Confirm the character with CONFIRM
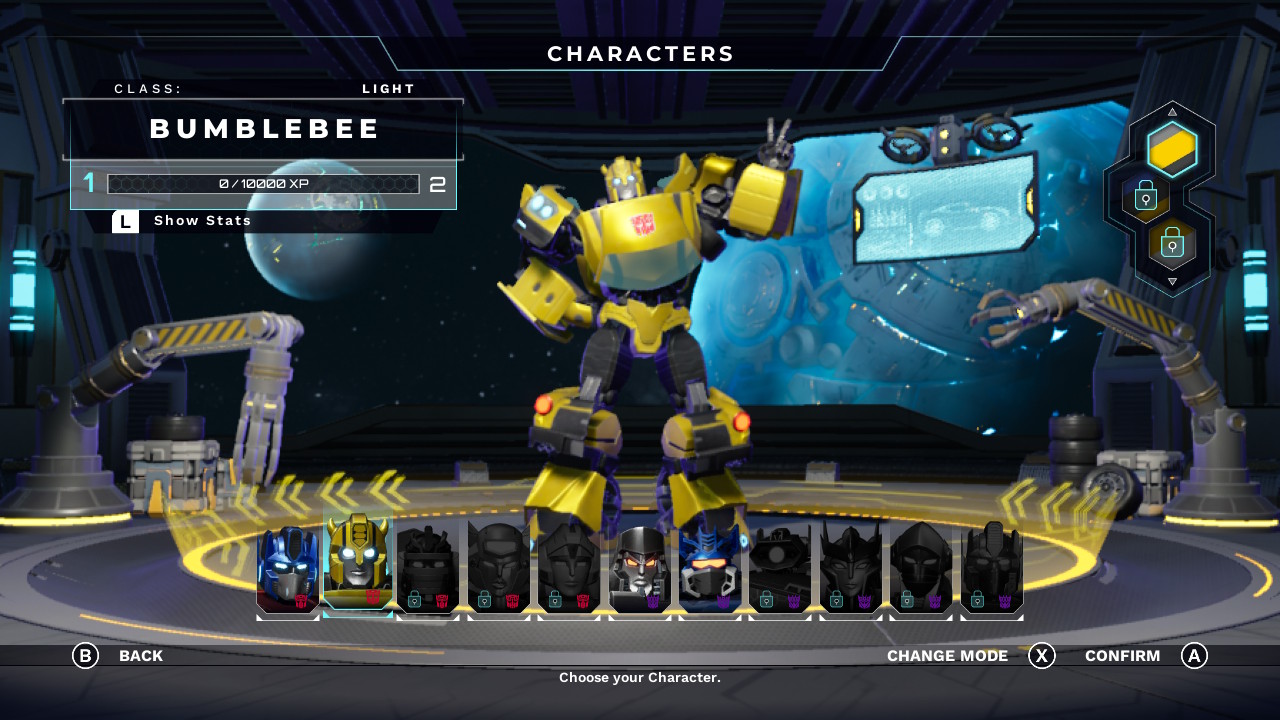Viewport: 1280px width, 720px height. coord(1122,656)
